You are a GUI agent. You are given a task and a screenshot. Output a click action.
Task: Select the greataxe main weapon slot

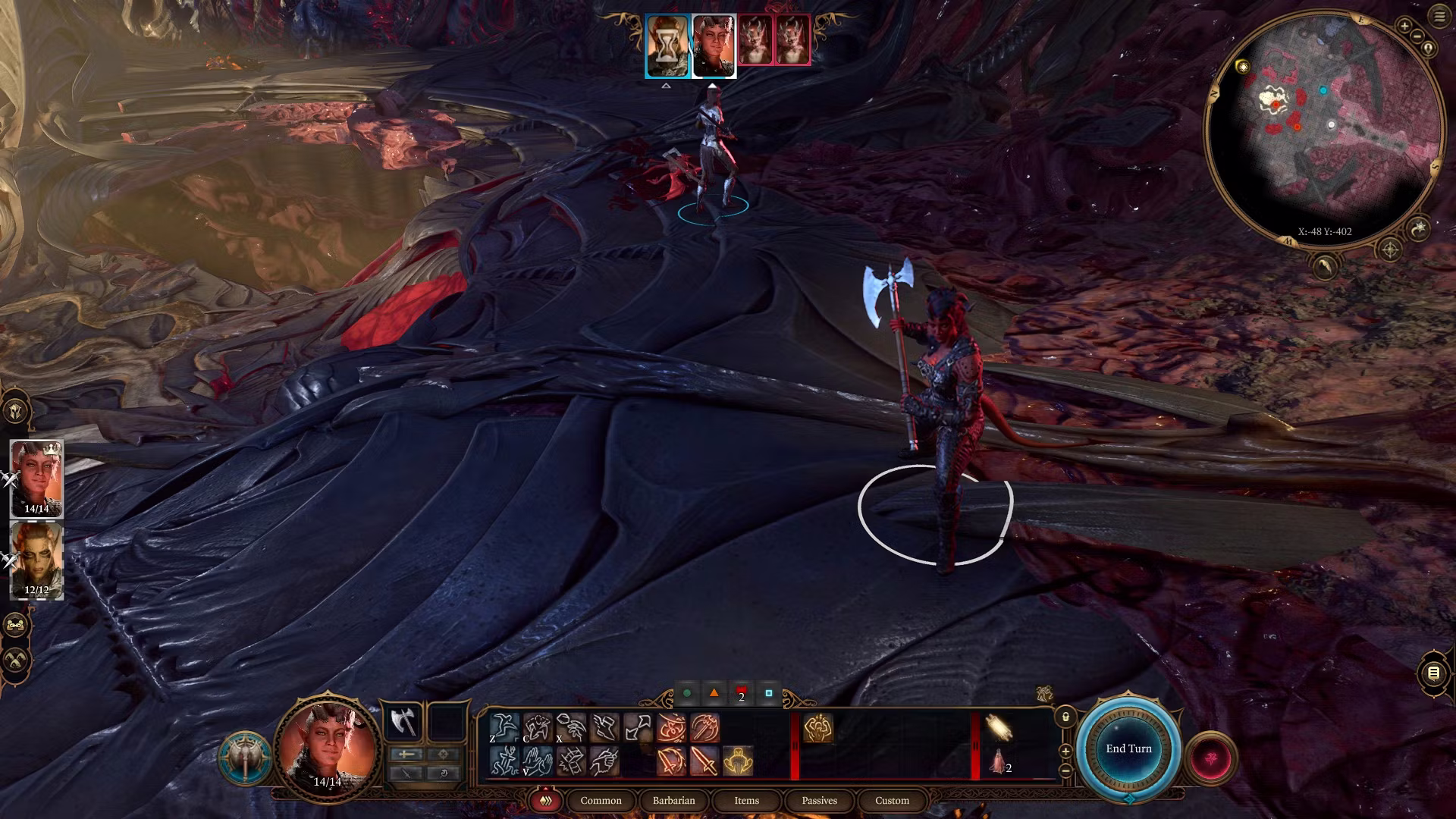coord(403,722)
